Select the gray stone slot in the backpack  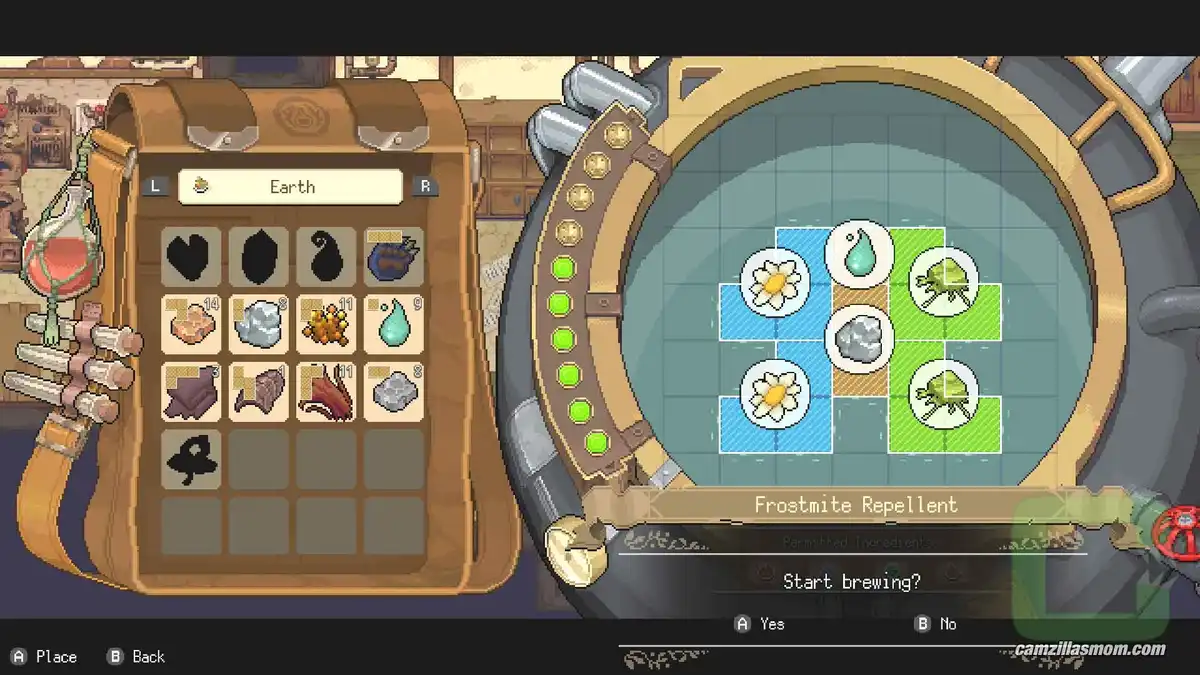pyautogui.click(x=394, y=391)
